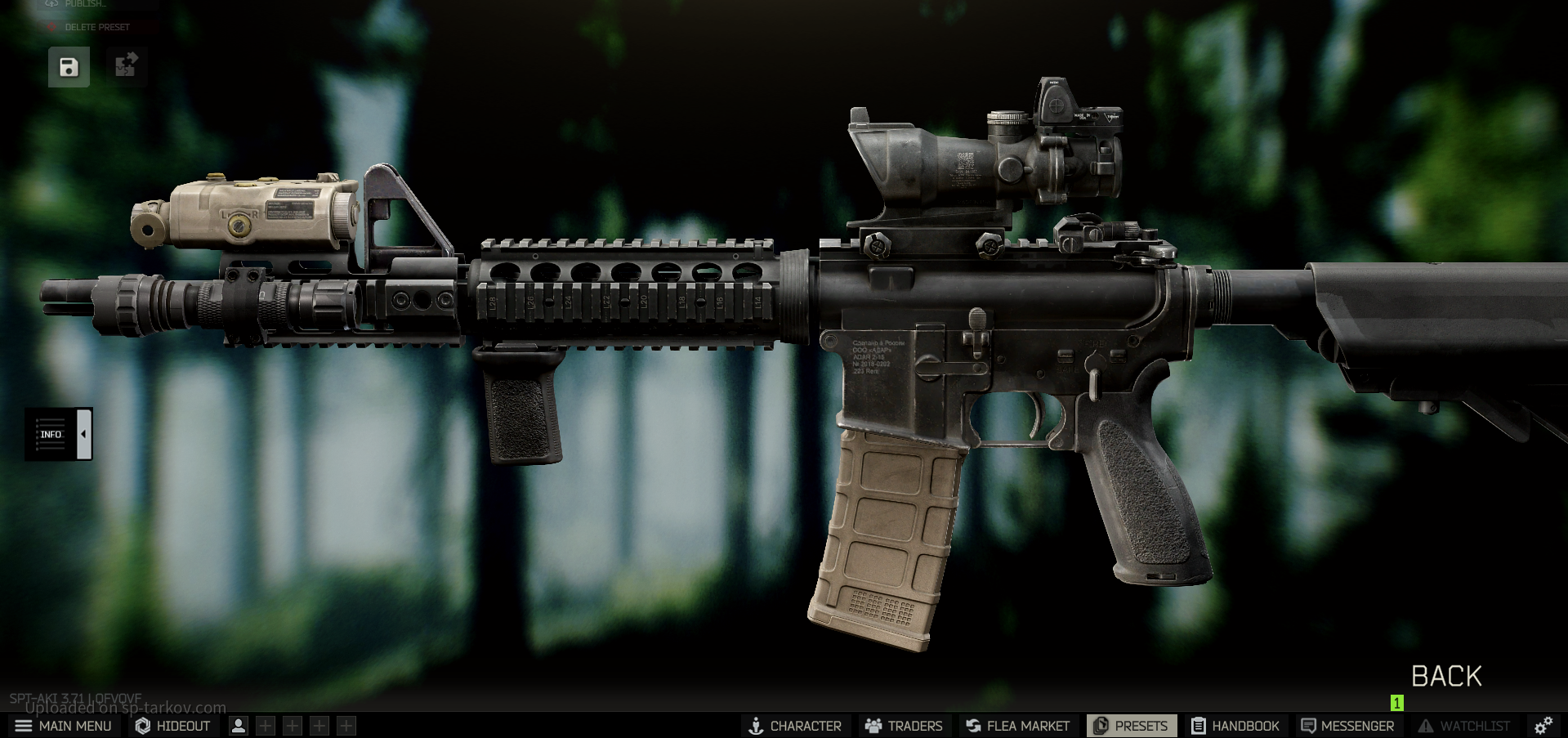Viewport: 1568px width, 738px height.
Task: Open the Flea Market
Action: (1017, 726)
